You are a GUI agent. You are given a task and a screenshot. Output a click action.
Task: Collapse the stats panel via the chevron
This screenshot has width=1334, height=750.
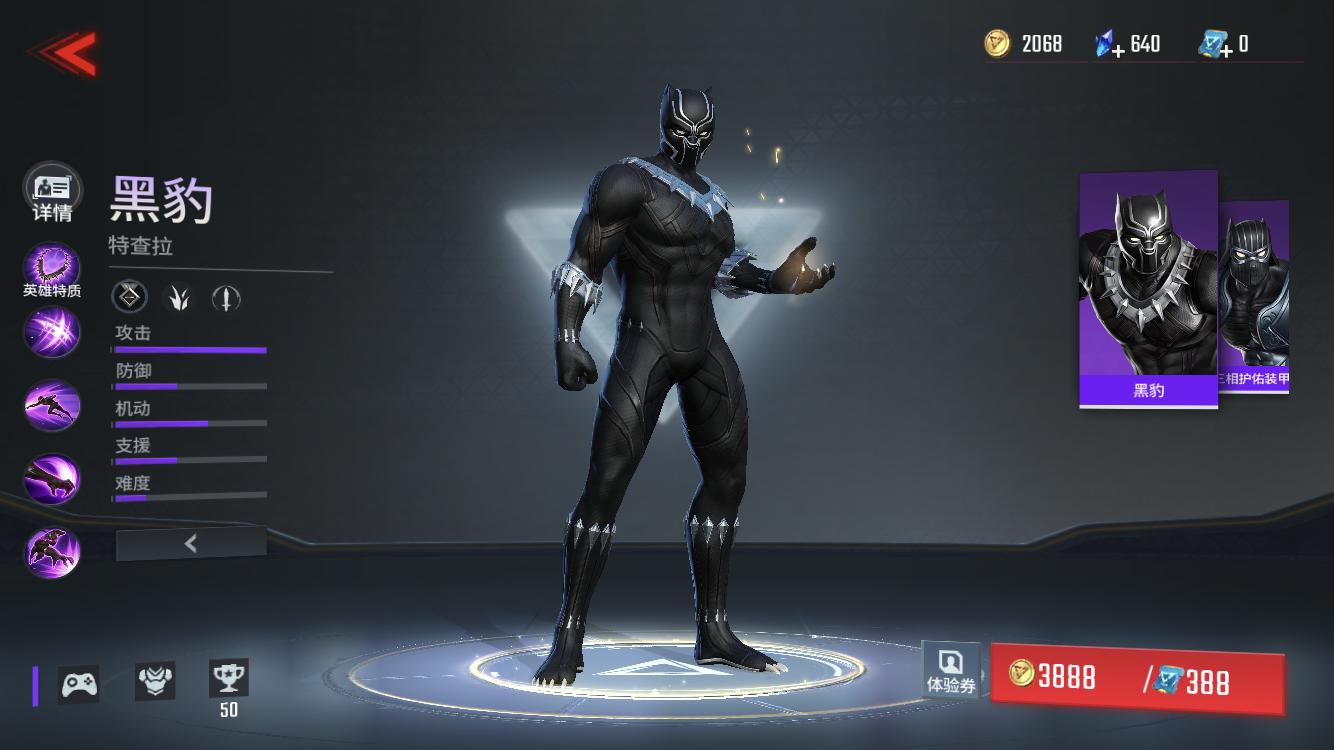point(189,543)
